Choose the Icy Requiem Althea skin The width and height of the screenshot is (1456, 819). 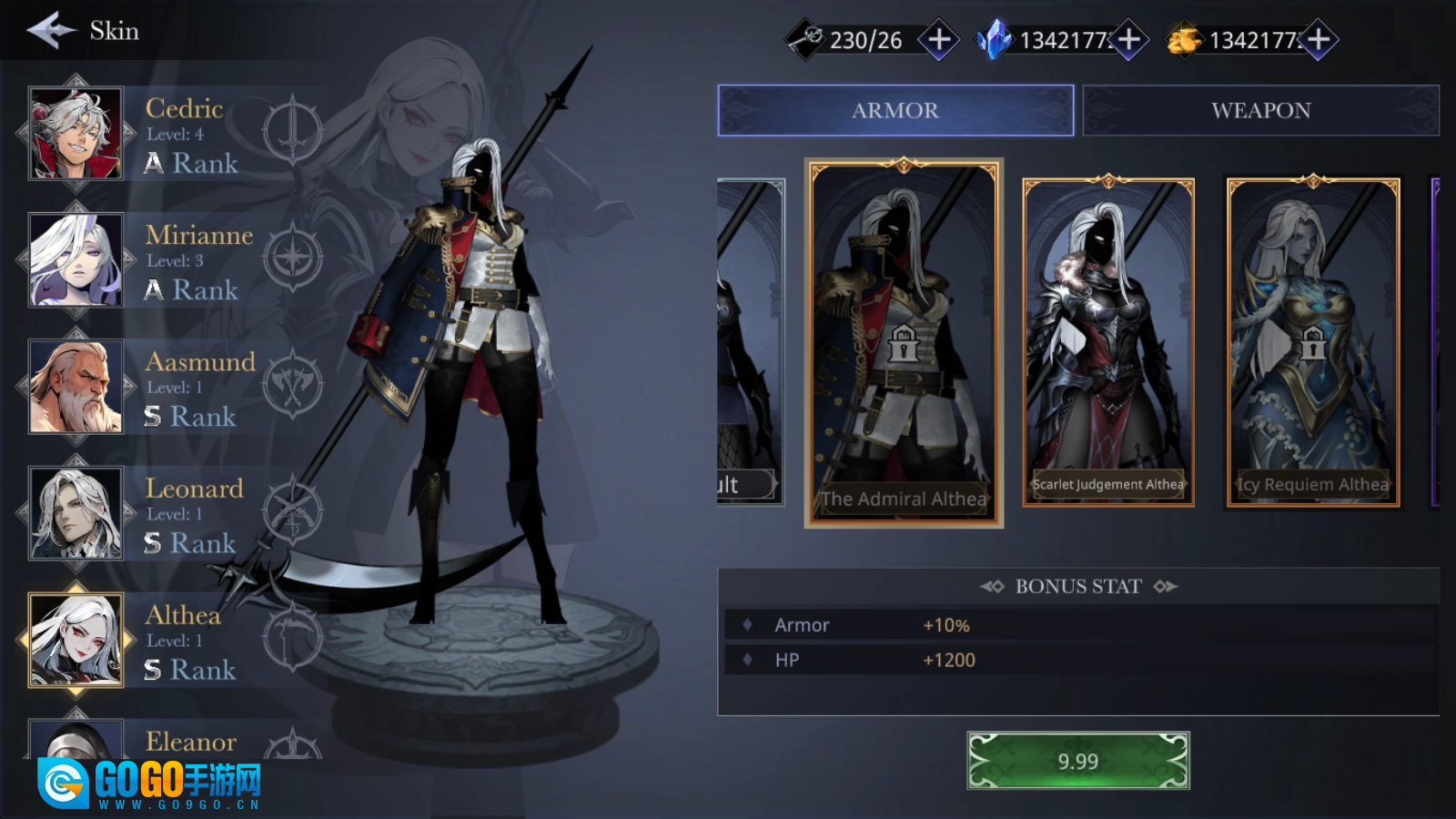click(x=1313, y=343)
